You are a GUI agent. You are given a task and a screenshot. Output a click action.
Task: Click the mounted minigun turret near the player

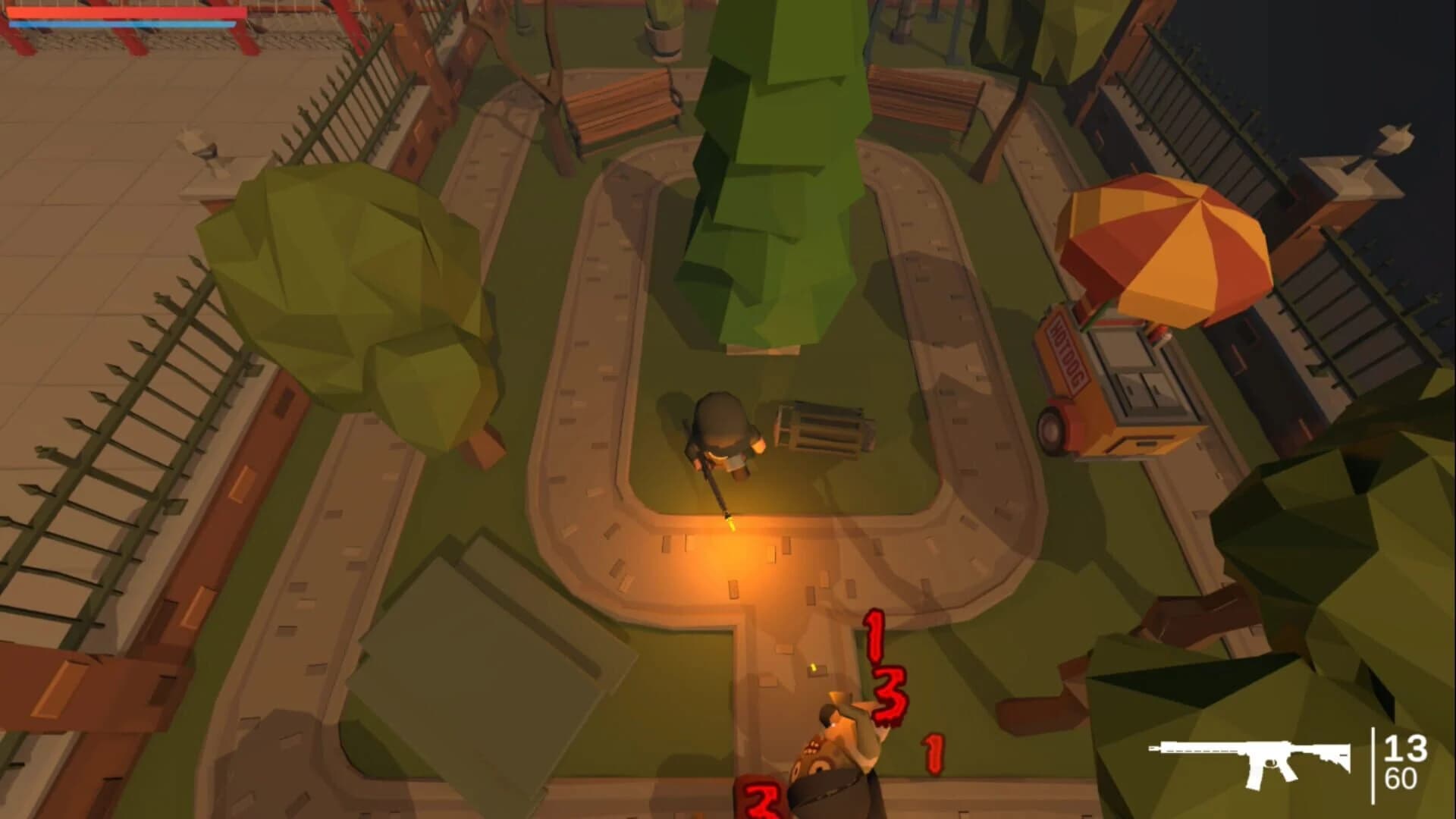(x=815, y=428)
